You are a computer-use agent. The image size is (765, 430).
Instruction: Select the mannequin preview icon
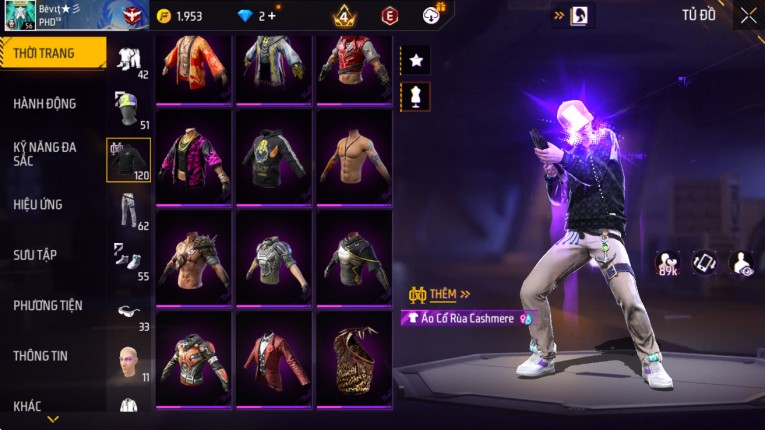click(416, 96)
